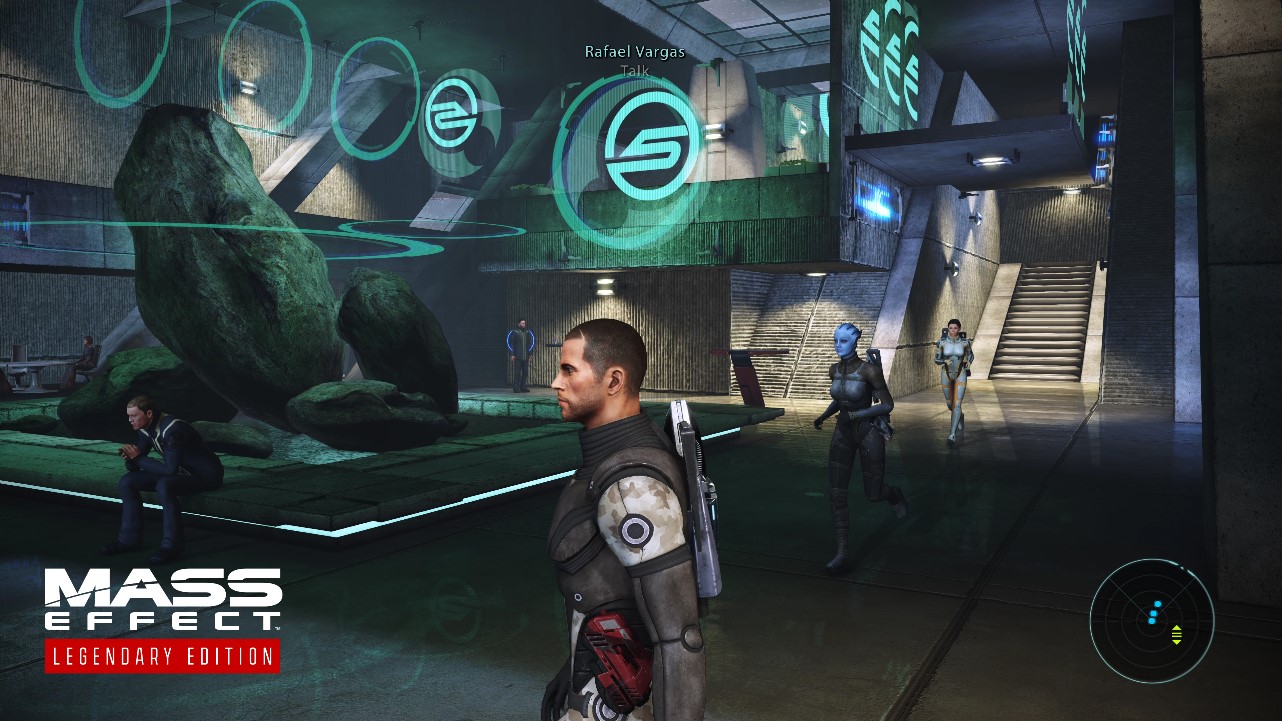
Task: Click the up arrow of the elevation indicator
Action: point(1177,628)
